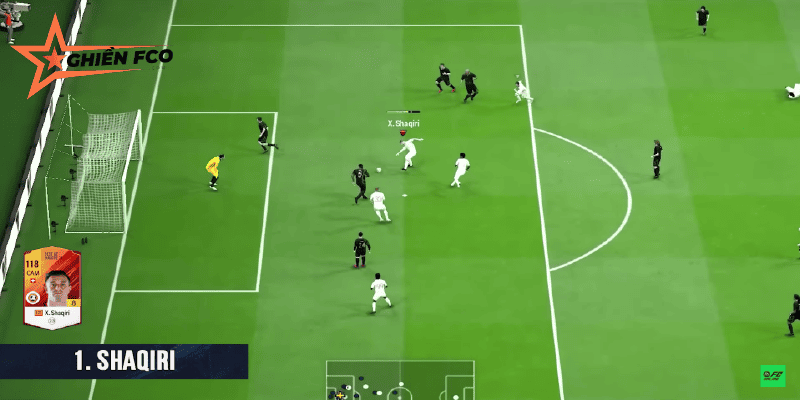Click the '1. SHAQIRI' title banner
Screen dimensions: 800x400
[124, 361]
